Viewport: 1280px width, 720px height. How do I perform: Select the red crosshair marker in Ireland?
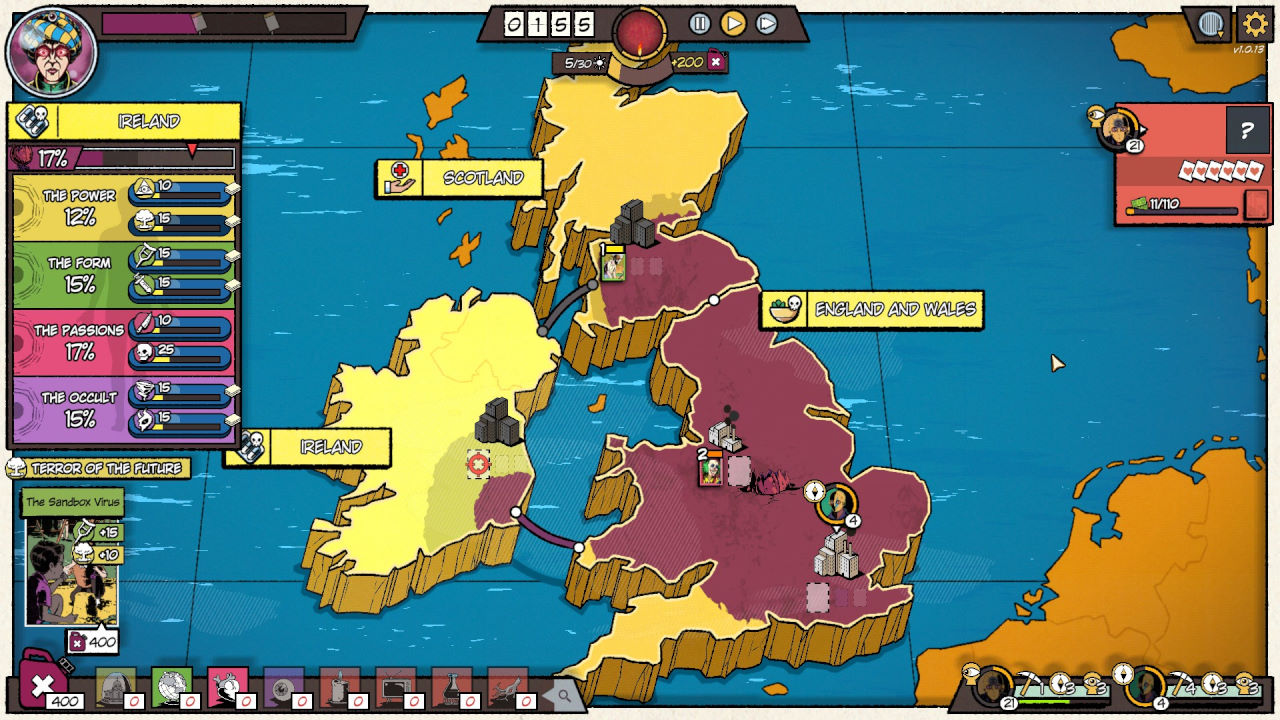479,463
